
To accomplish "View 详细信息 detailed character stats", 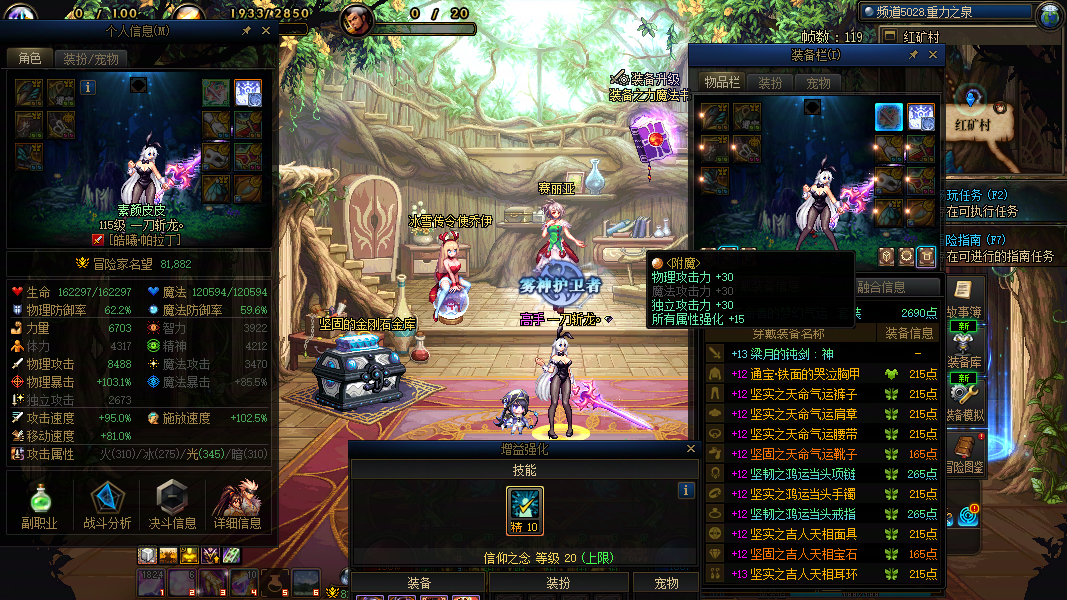I will (x=237, y=505).
